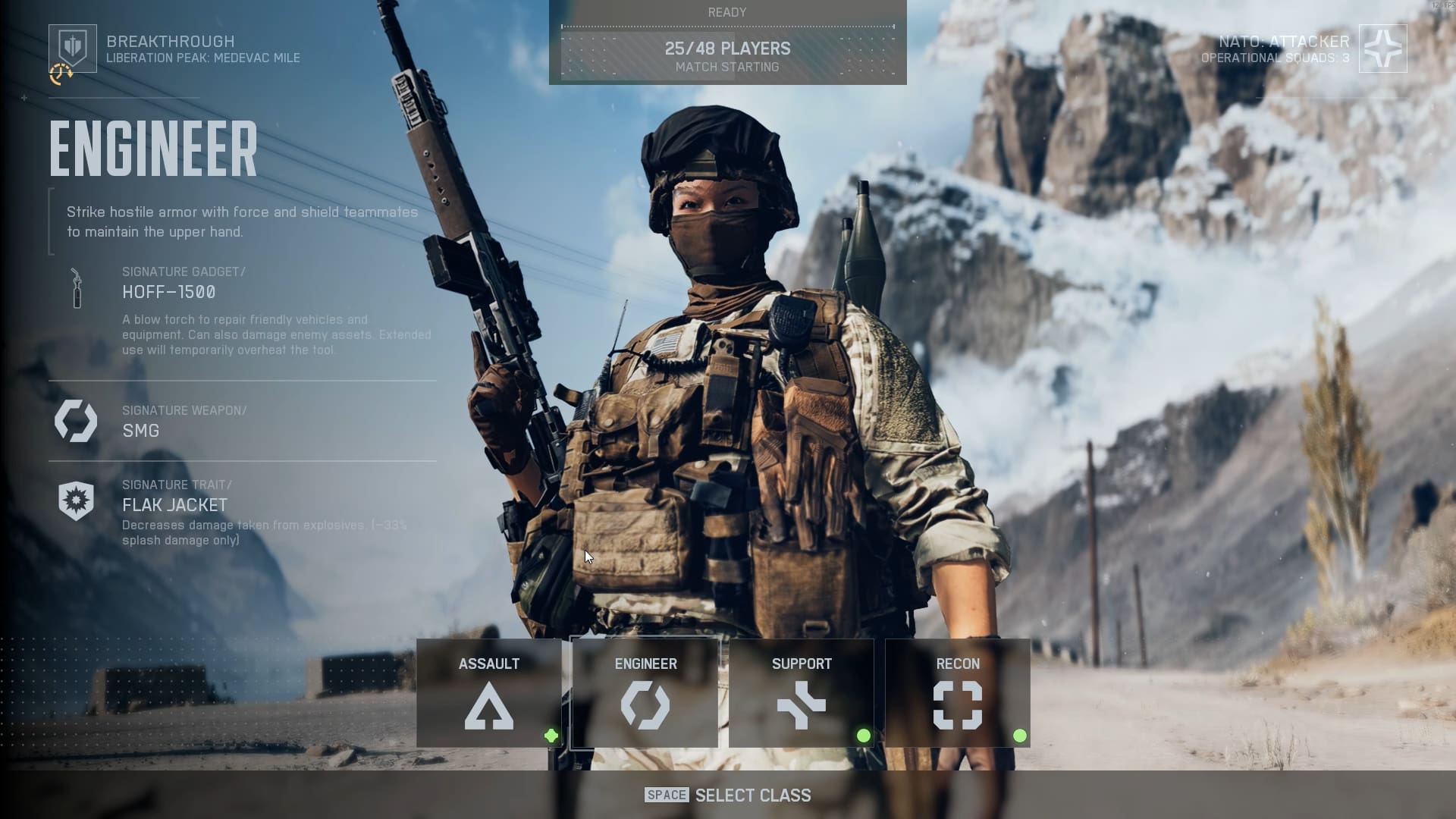Click the rotation icon under the mode badge
1456x819 pixels.
coord(61,73)
